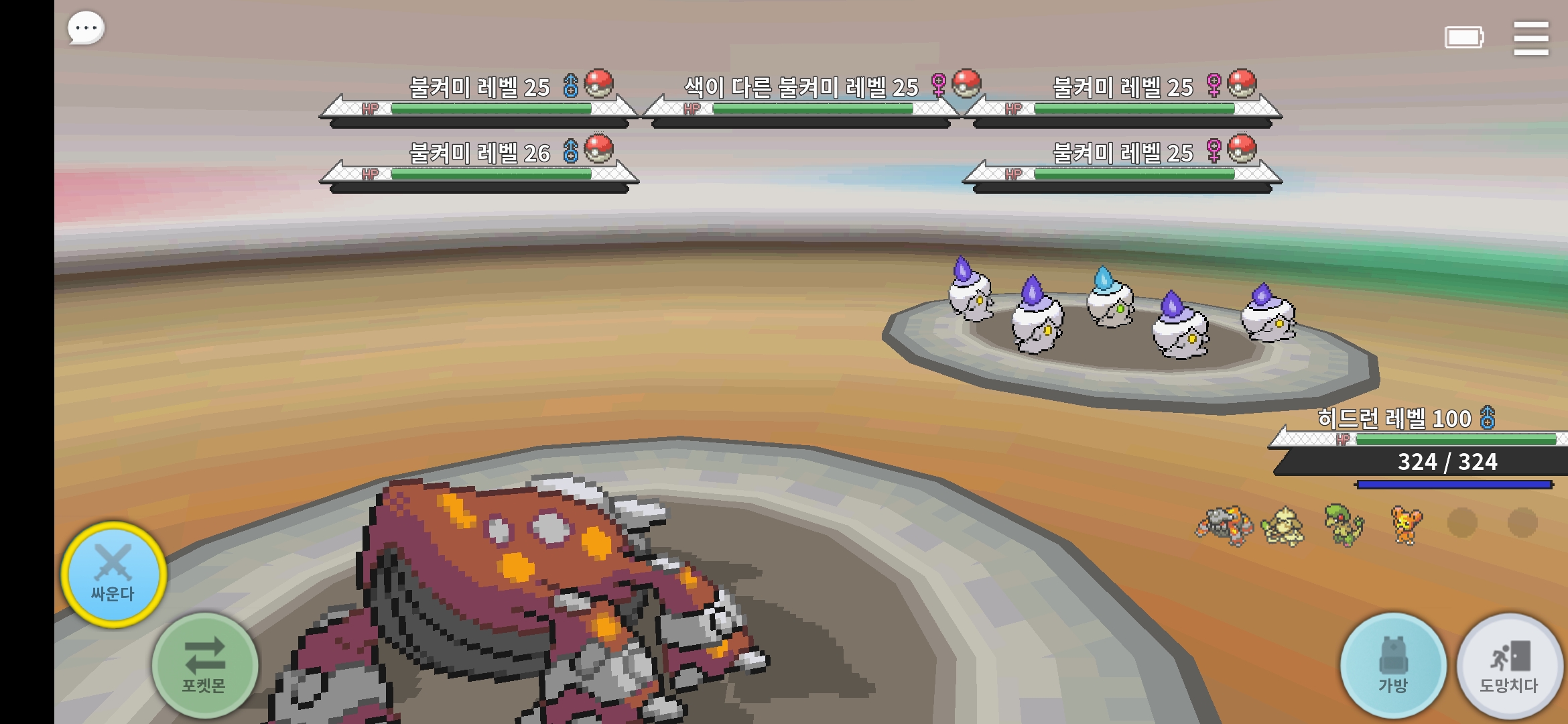Open the 포켓몬 (Pokémon) switch menu
This screenshot has height=724, width=1568.
(204, 665)
